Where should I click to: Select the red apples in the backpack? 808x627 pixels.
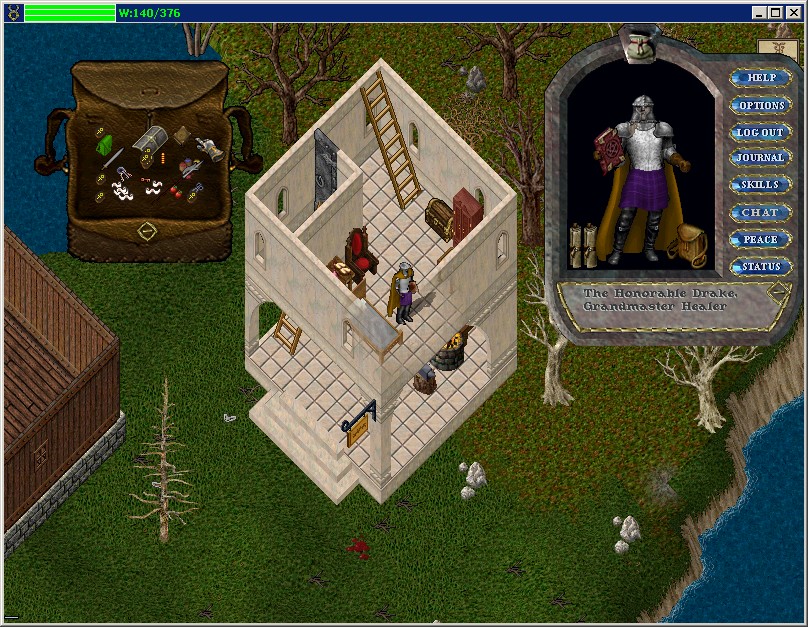coord(177,190)
